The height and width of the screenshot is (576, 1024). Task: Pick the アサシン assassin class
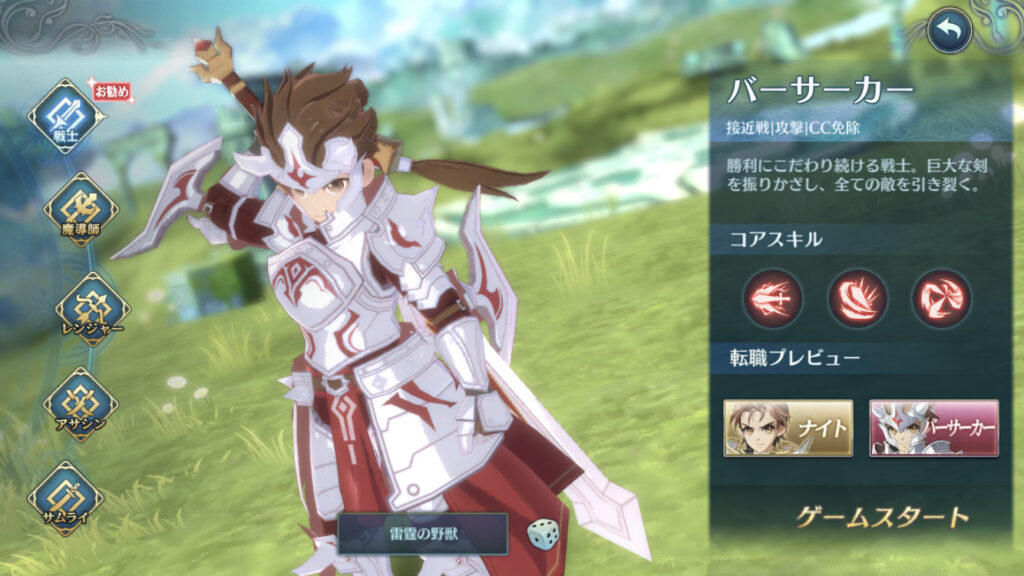point(80,402)
